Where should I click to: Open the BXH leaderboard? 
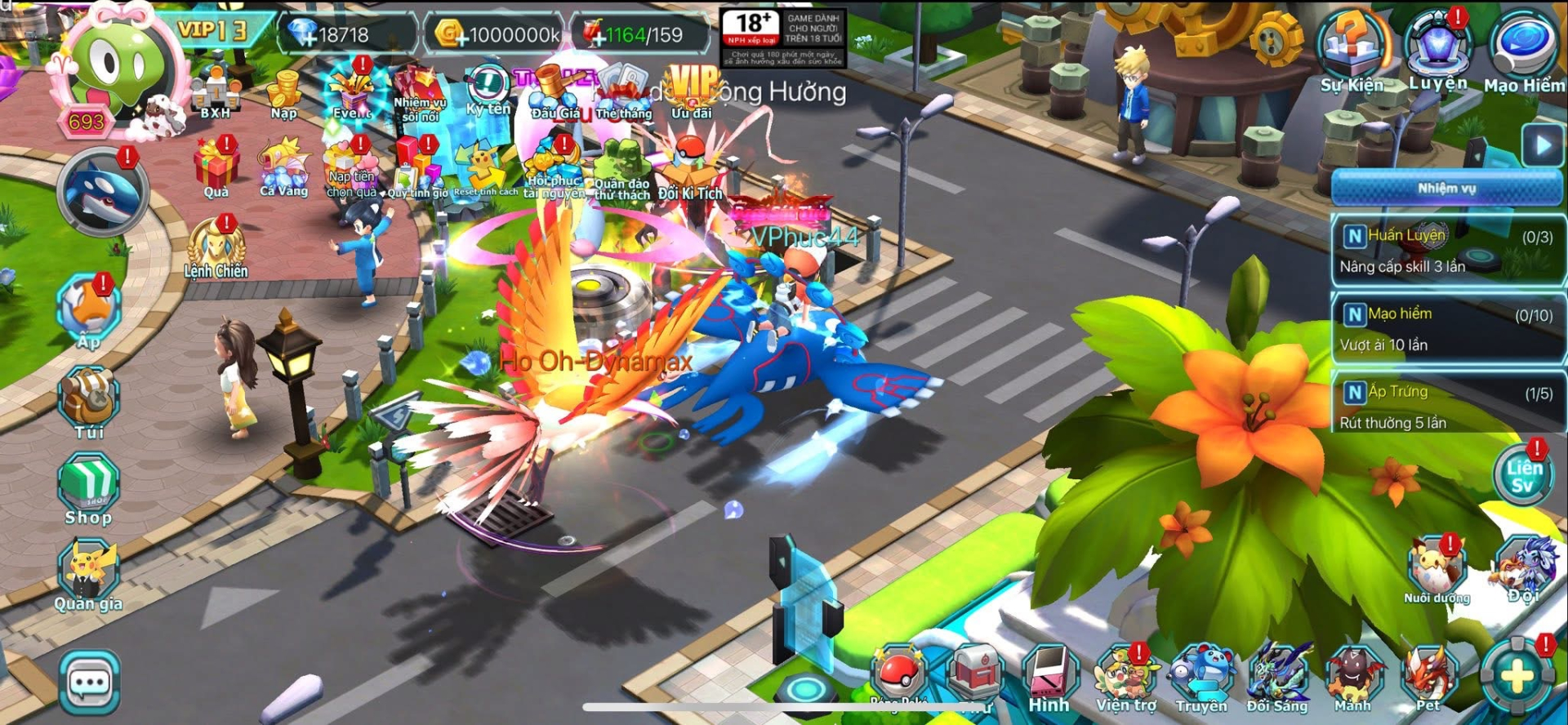pyautogui.click(x=216, y=91)
